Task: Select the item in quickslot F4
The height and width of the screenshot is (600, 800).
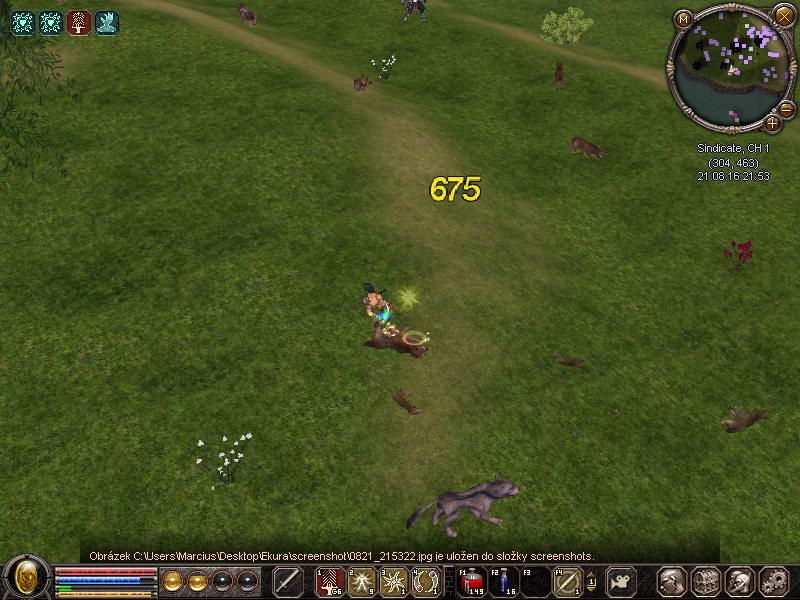Action: coord(567,581)
